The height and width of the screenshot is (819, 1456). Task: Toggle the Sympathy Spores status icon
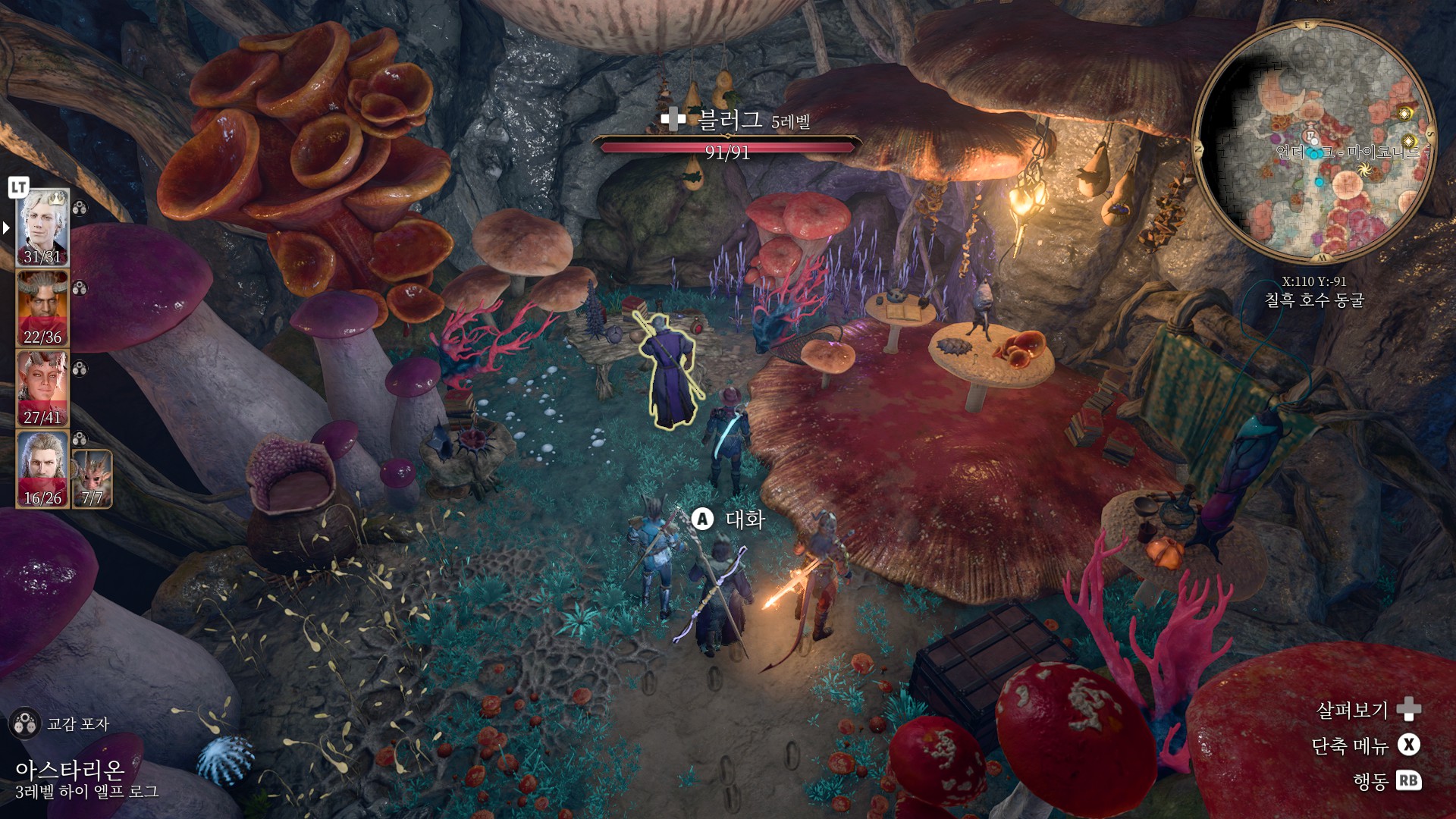tap(24, 723)
